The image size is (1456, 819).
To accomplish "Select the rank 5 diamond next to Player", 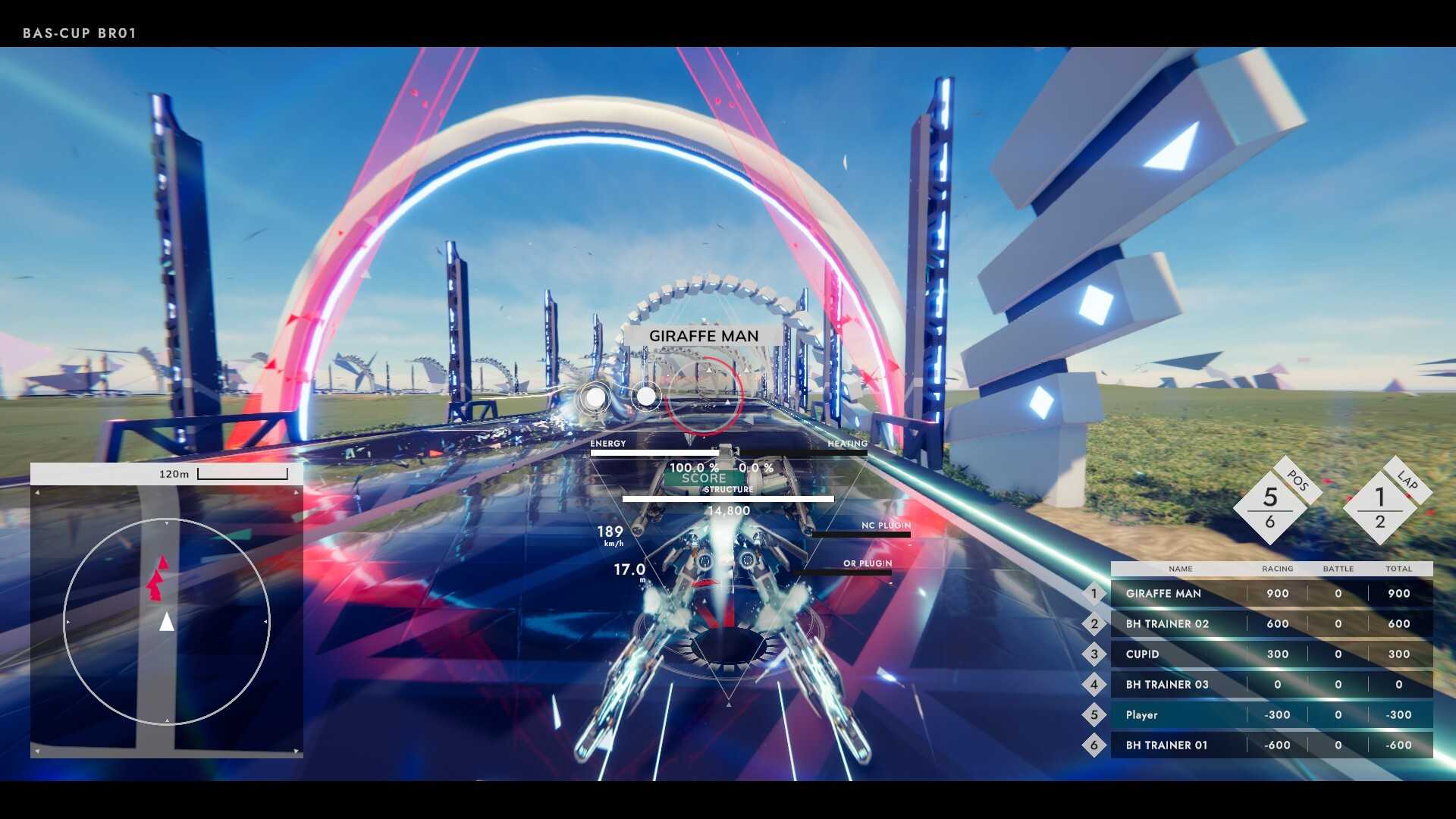I will click(1094, 714).
